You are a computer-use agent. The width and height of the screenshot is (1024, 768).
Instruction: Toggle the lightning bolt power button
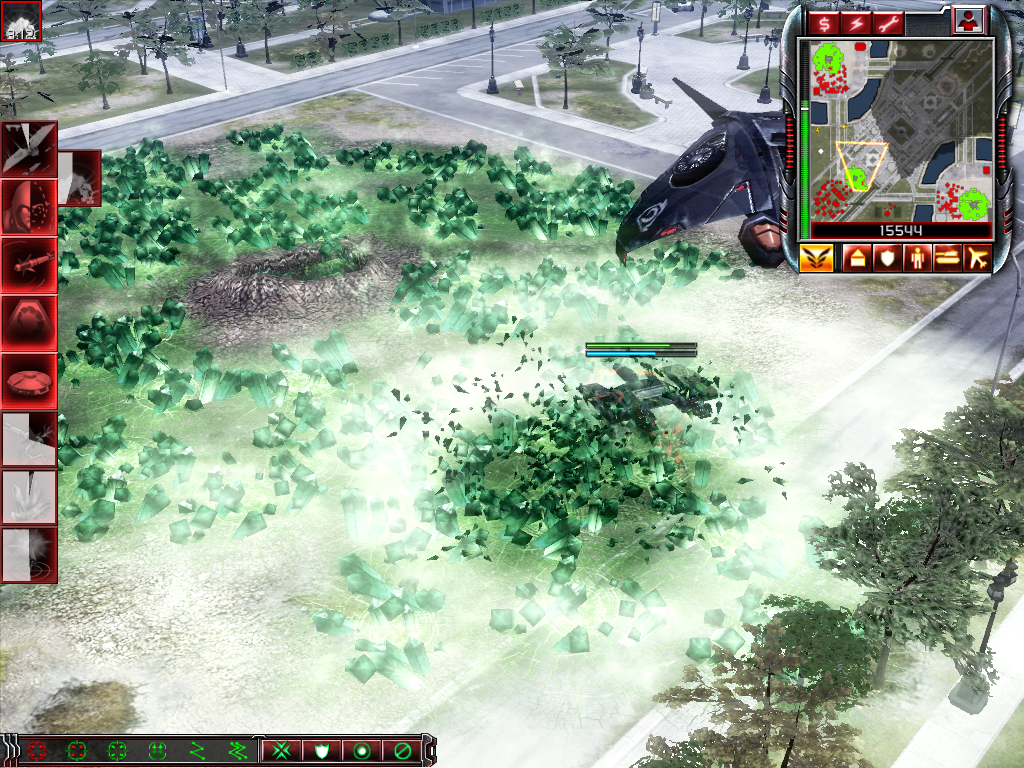pyautogui.click(x=856, y=23)
